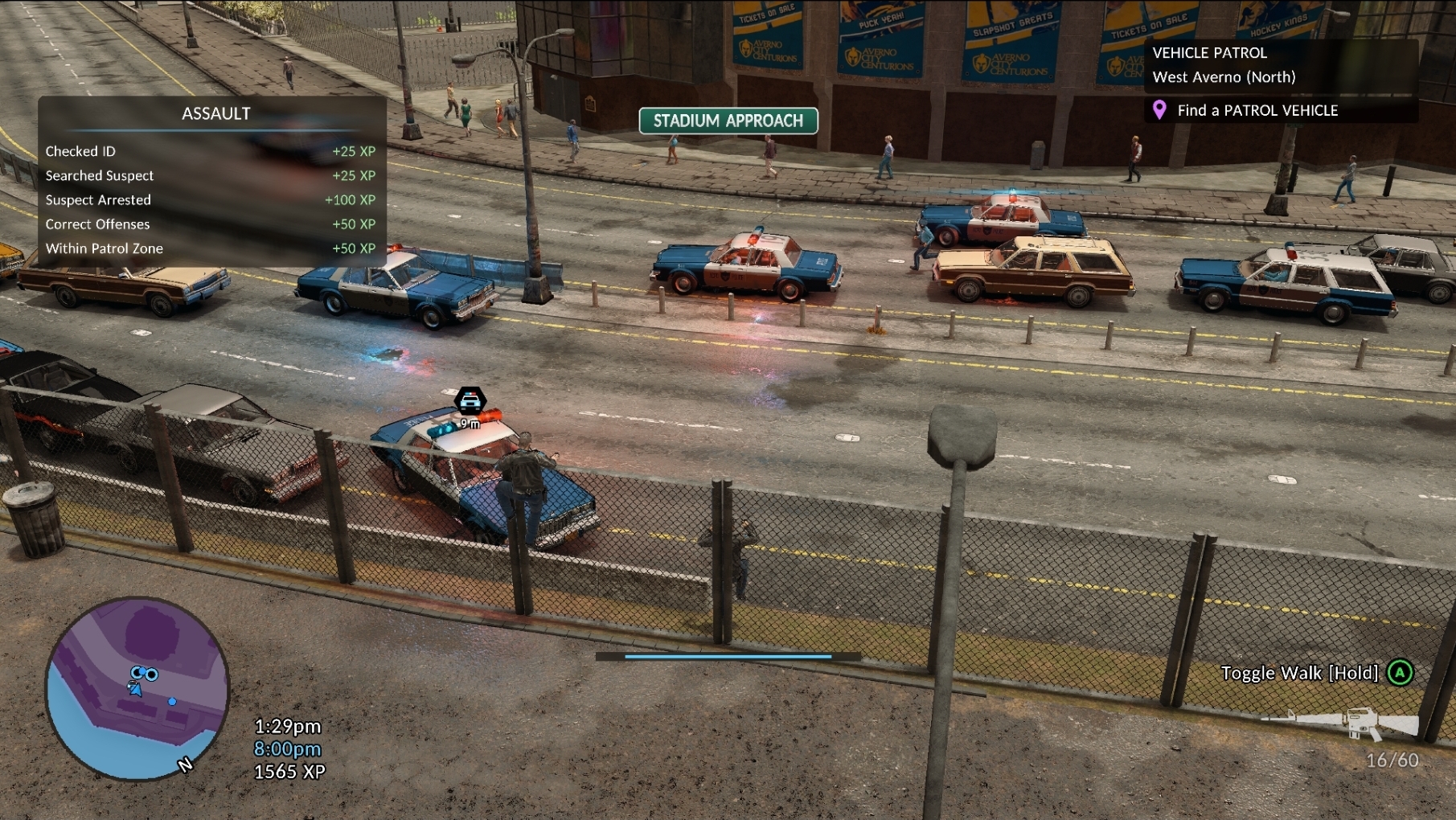This screenshot has width=1456, height=820.
Task: Select the Find a PATROL VEHICLE objective
Action: tap(1257, 110)
